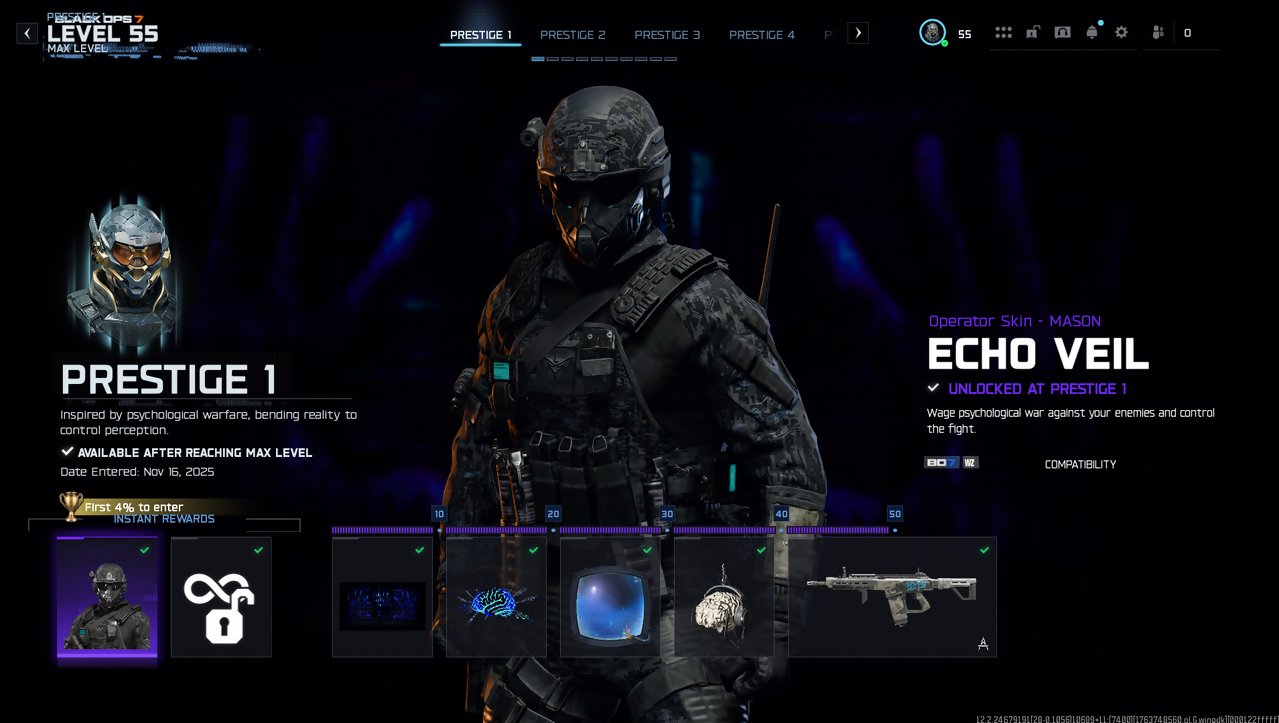1279x723 pixels.
Task: Select the blue calling card reward
Action: click(x=382, y=597)
